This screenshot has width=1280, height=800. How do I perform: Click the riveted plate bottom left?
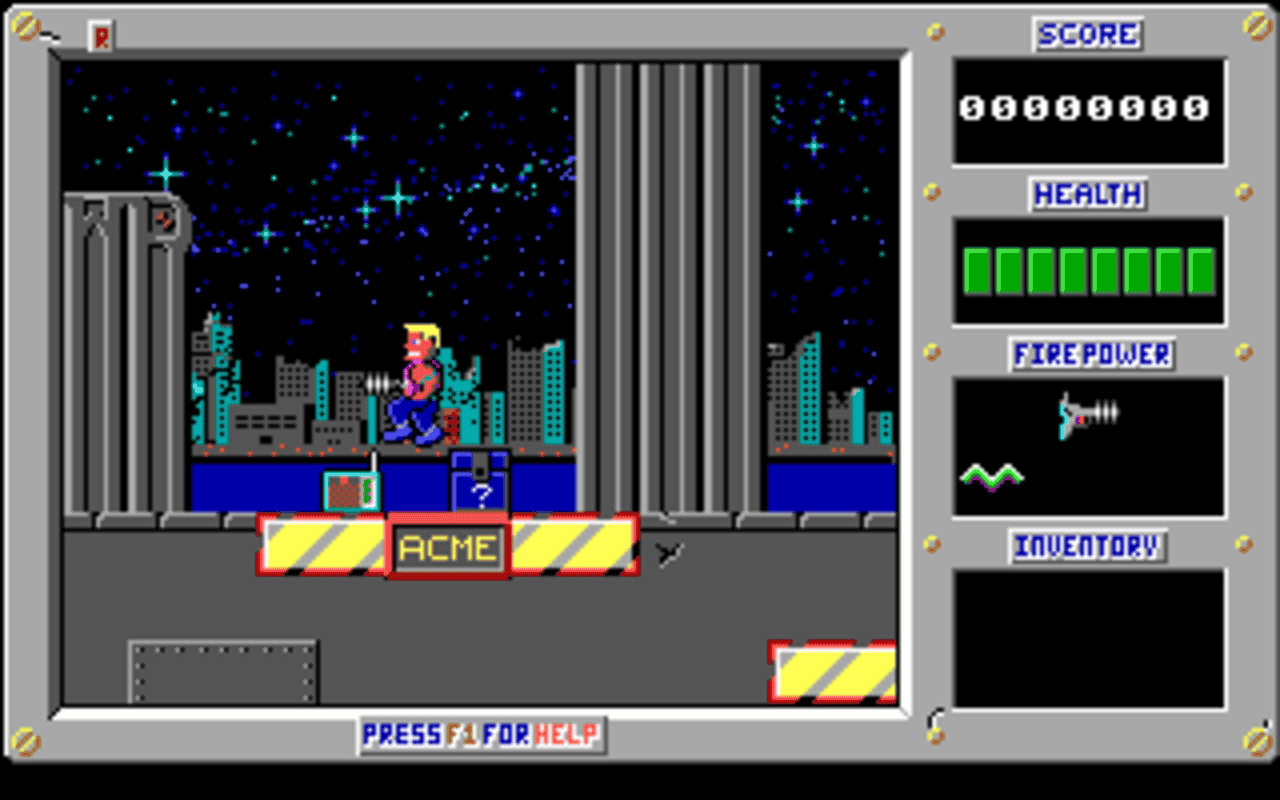pos(220,670)
